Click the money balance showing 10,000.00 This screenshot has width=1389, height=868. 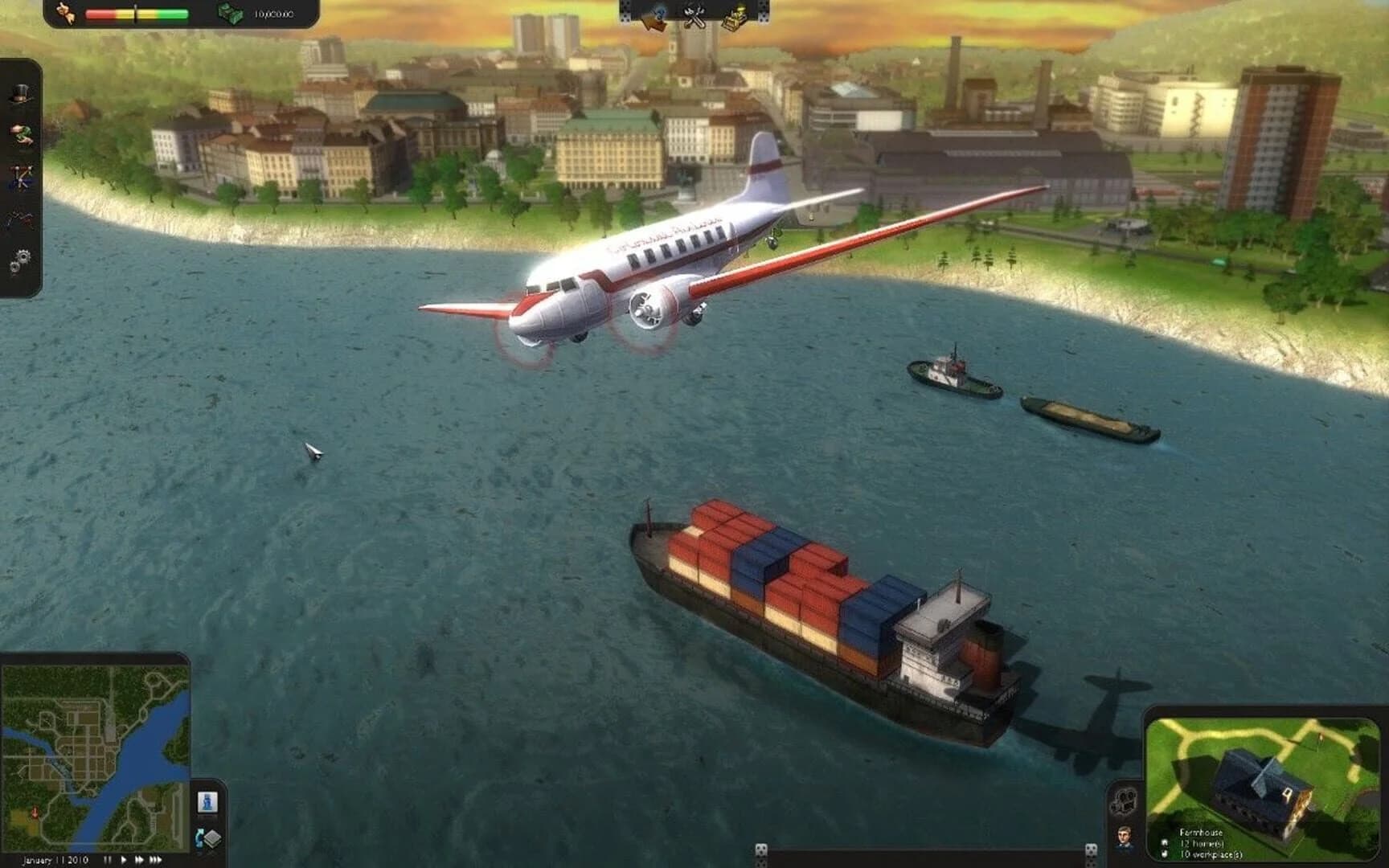point(273,14)
